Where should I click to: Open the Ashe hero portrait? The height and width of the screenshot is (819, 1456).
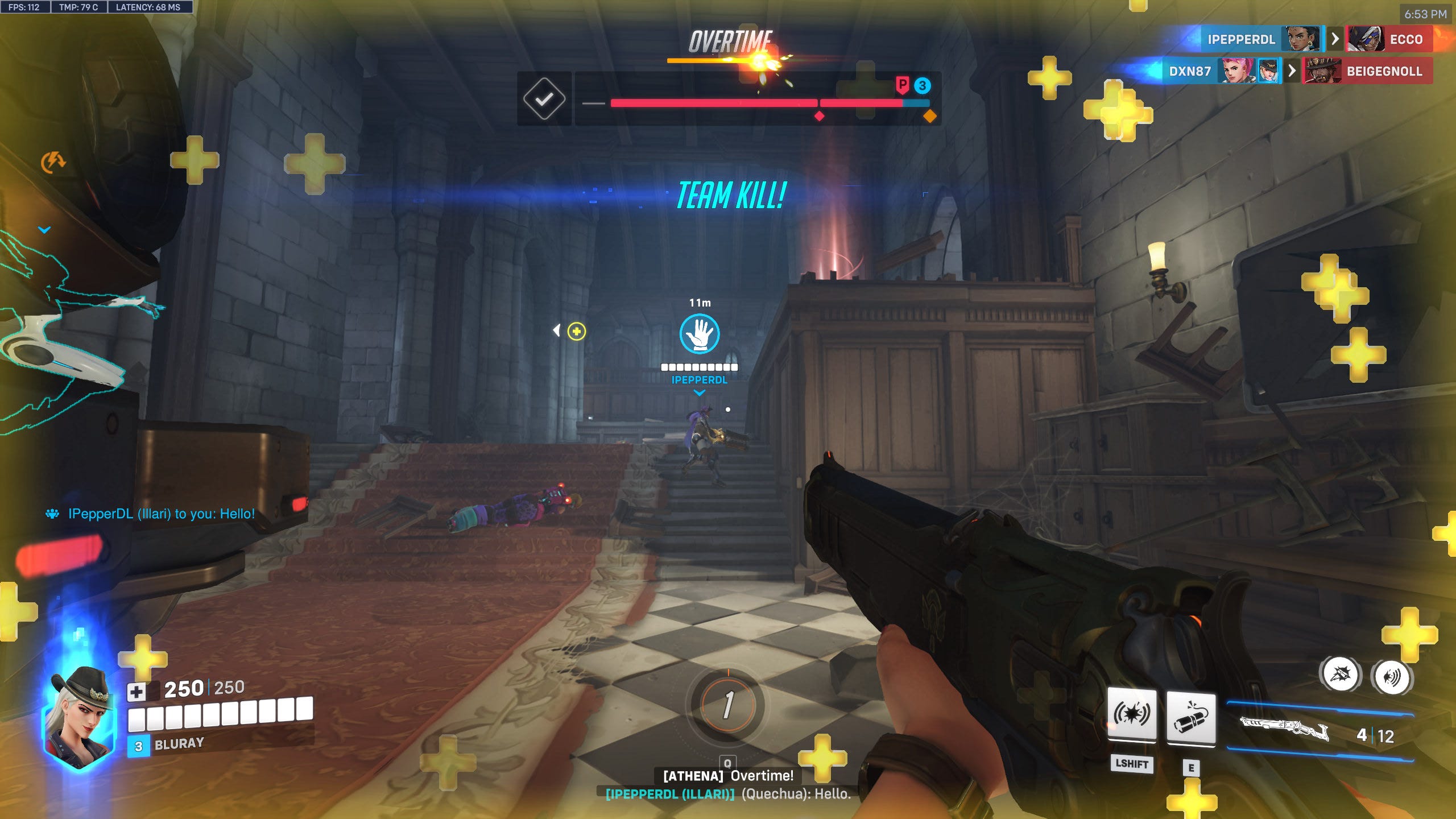tap(80, 717)
